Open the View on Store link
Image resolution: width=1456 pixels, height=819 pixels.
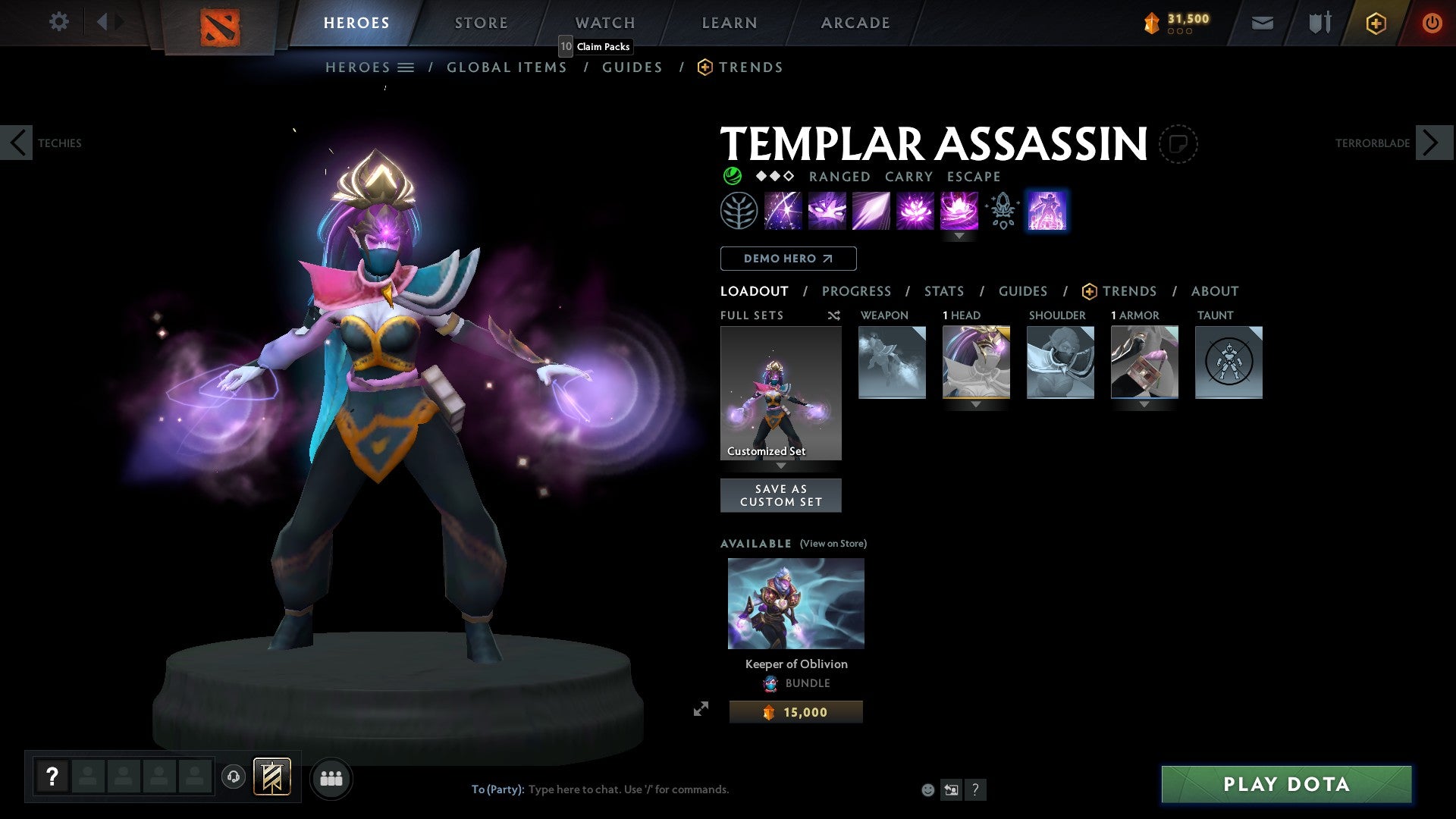(x=833, y=543)
